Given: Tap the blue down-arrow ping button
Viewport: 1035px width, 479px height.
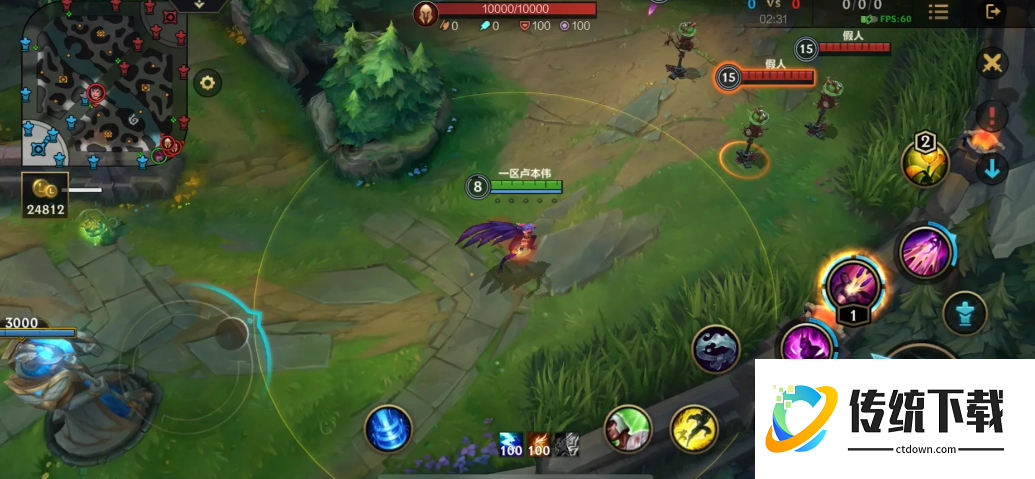Looking at the screenshot, I should pos(992,167).
